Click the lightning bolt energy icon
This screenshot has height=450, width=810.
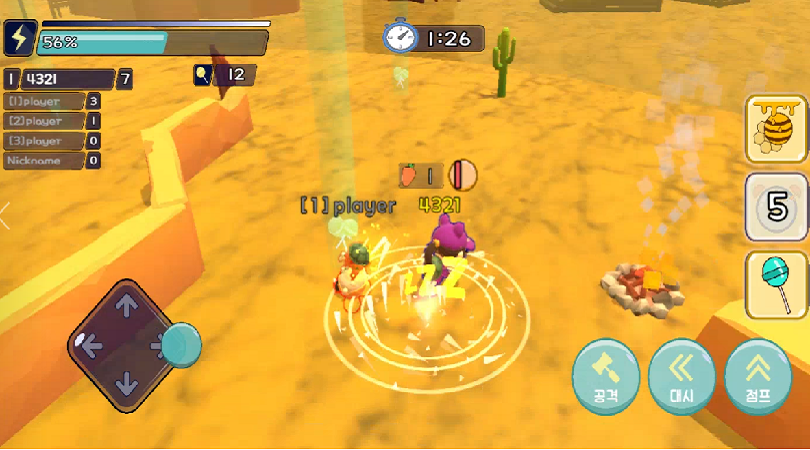point(19,38)
